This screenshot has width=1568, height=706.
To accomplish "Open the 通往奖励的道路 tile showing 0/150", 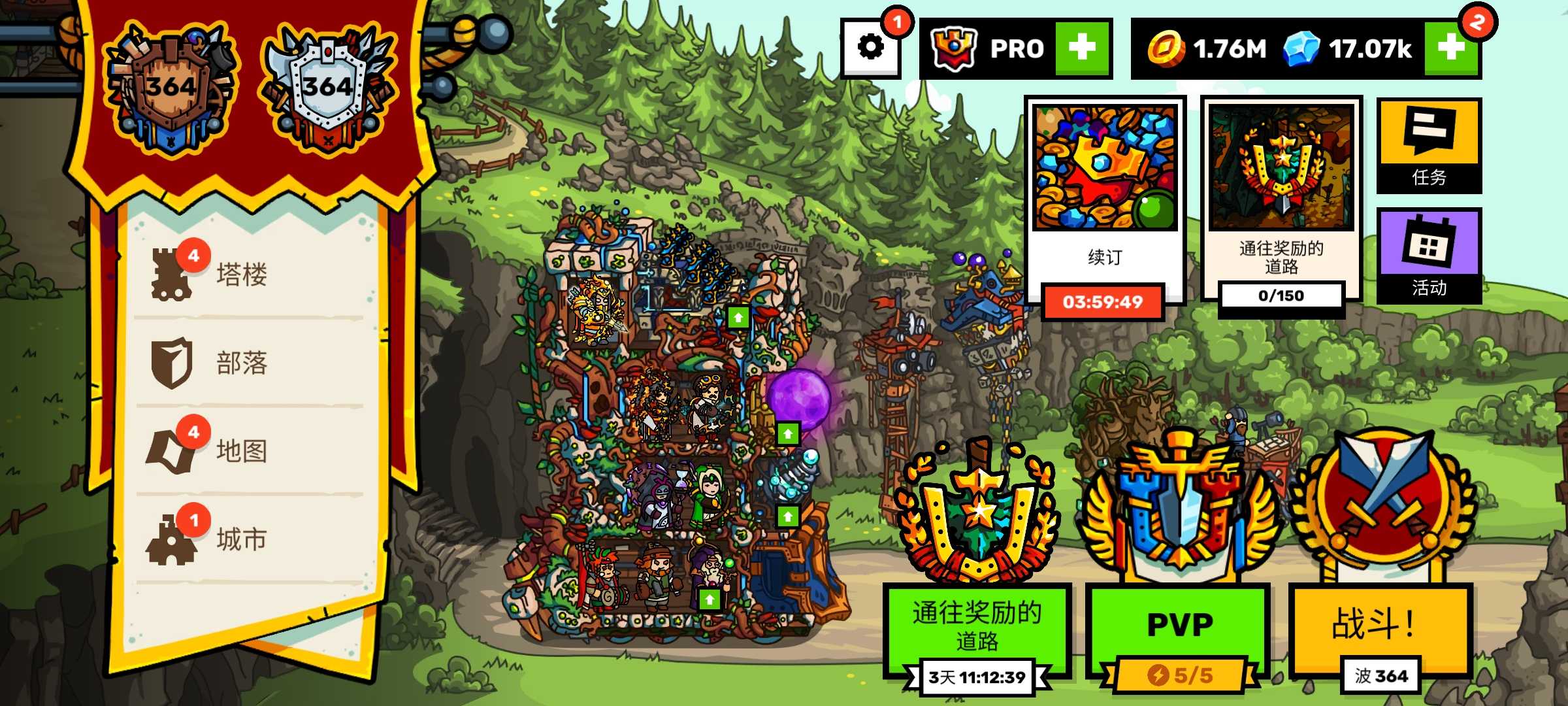I will coord(1281,196).
